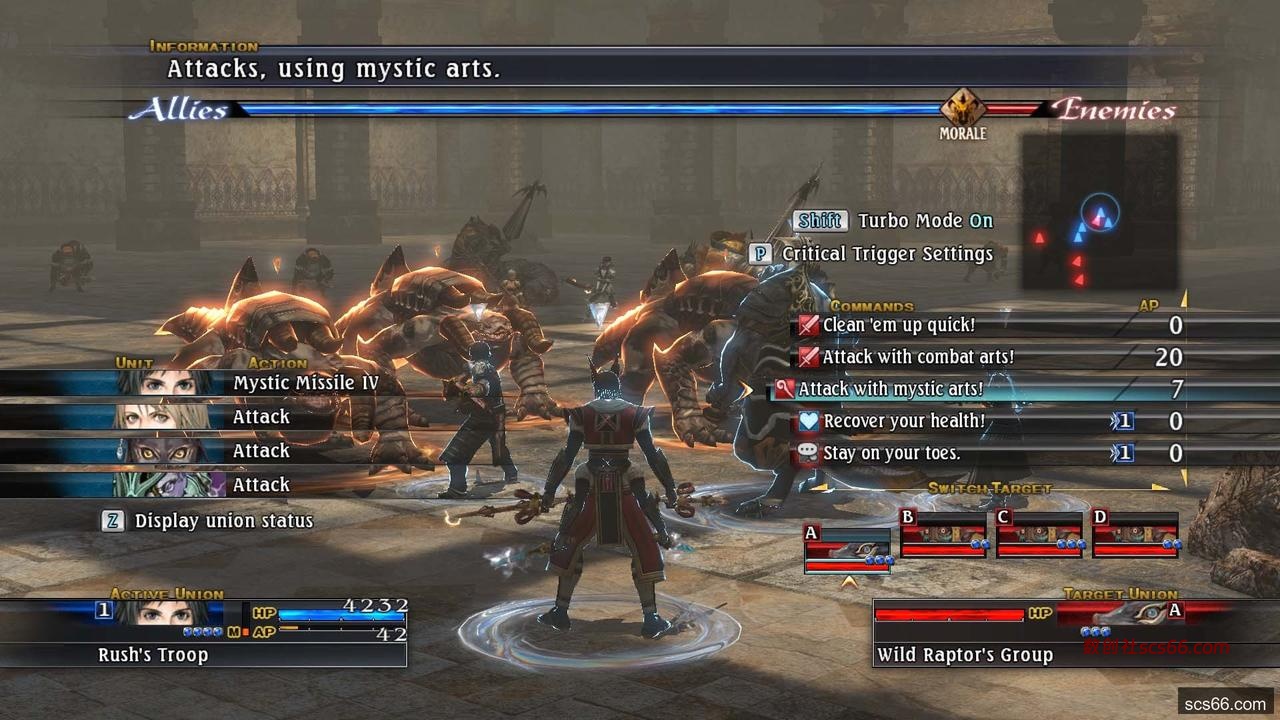Click the Morale gauge emblem
This screenshot has width=1280, height=720.
click(963, 108)
